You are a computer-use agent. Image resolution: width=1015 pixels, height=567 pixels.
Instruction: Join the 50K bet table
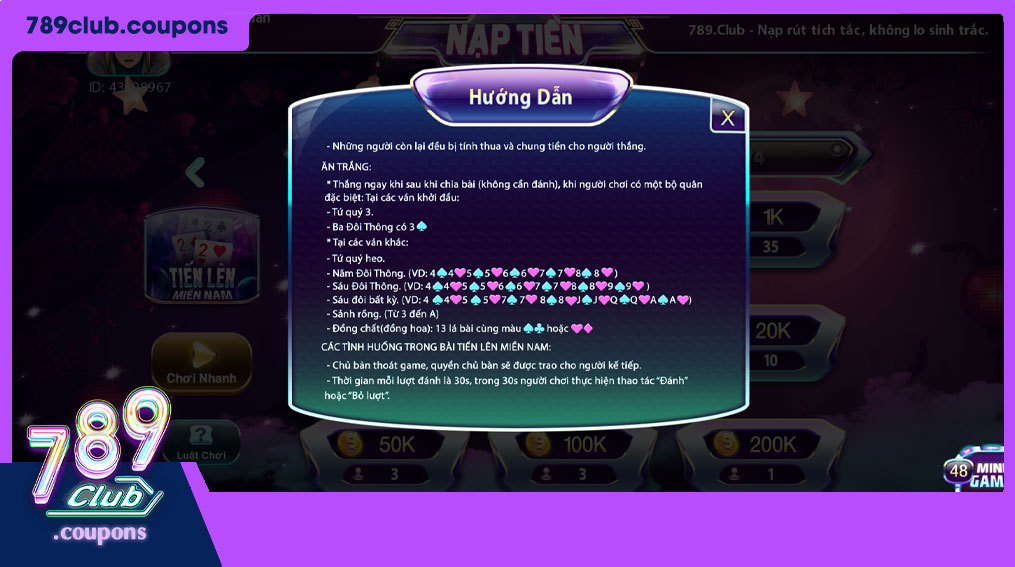tap(380, 455)
